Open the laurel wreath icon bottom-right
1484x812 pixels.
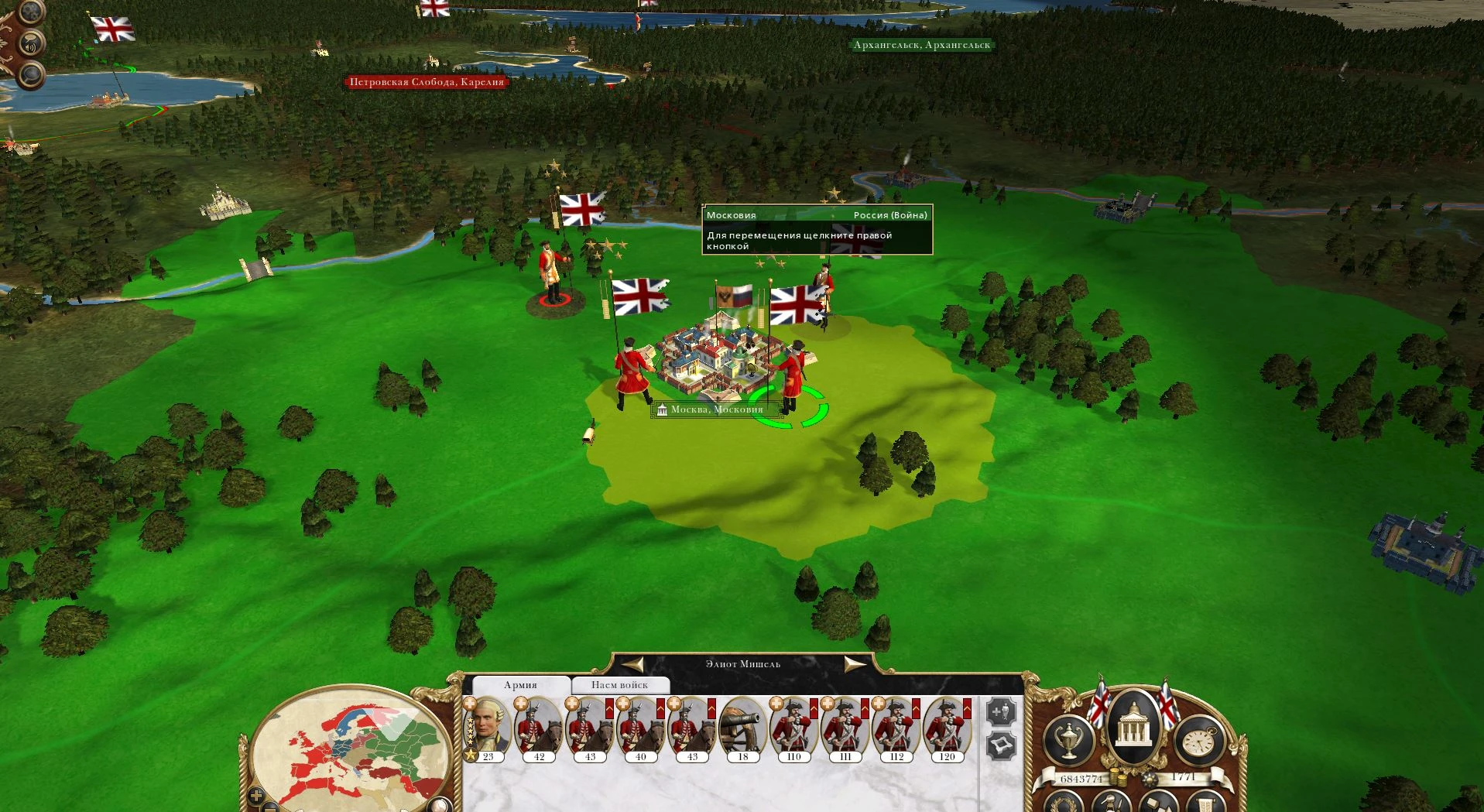coord(1064,803)
